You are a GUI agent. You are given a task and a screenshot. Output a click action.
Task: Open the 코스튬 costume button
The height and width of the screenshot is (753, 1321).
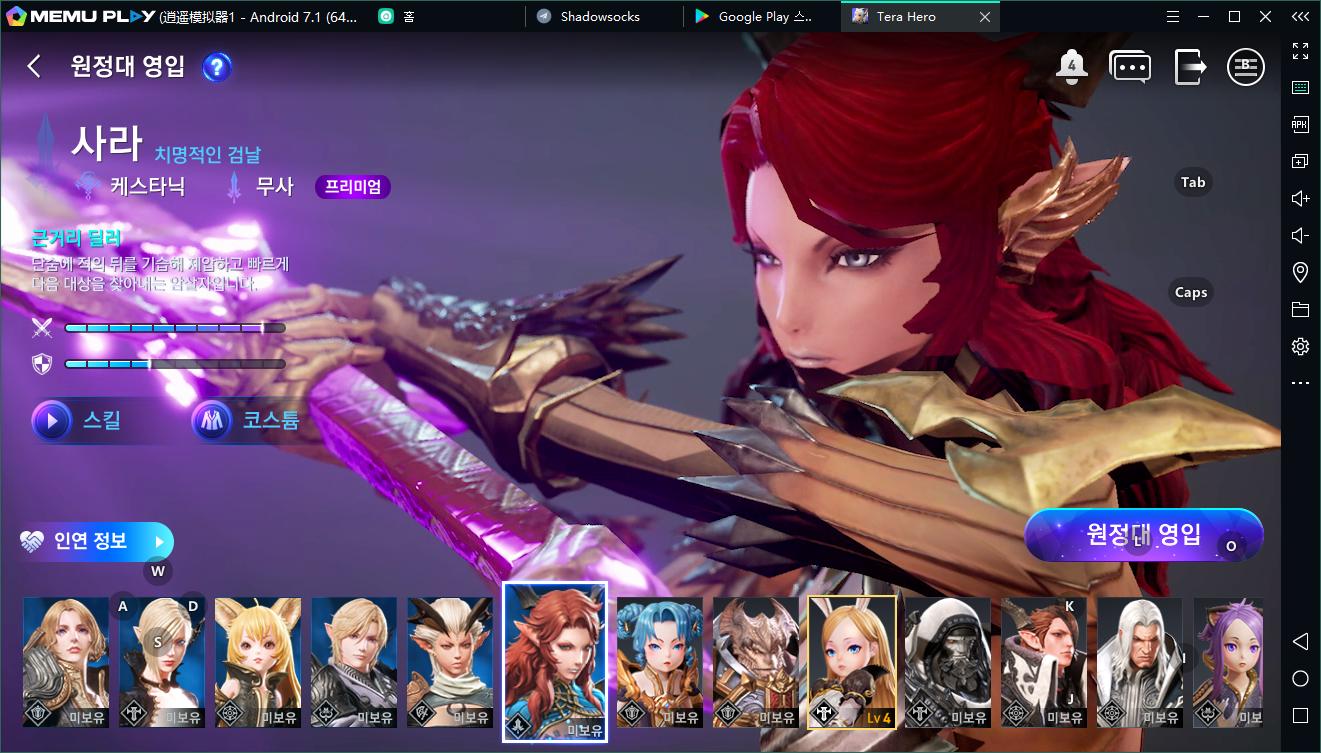[245, 421]
